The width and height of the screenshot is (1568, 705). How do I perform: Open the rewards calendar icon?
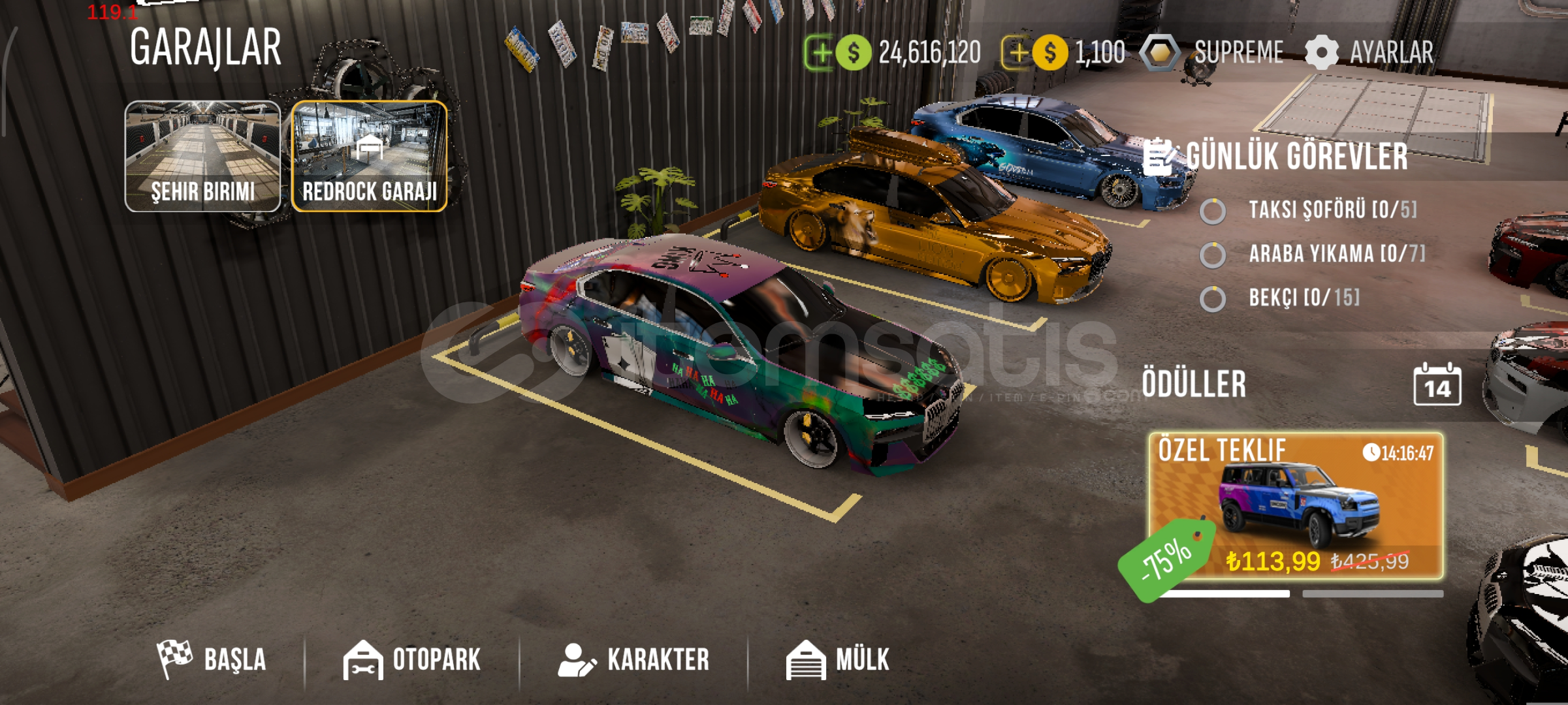[1437, 384]
